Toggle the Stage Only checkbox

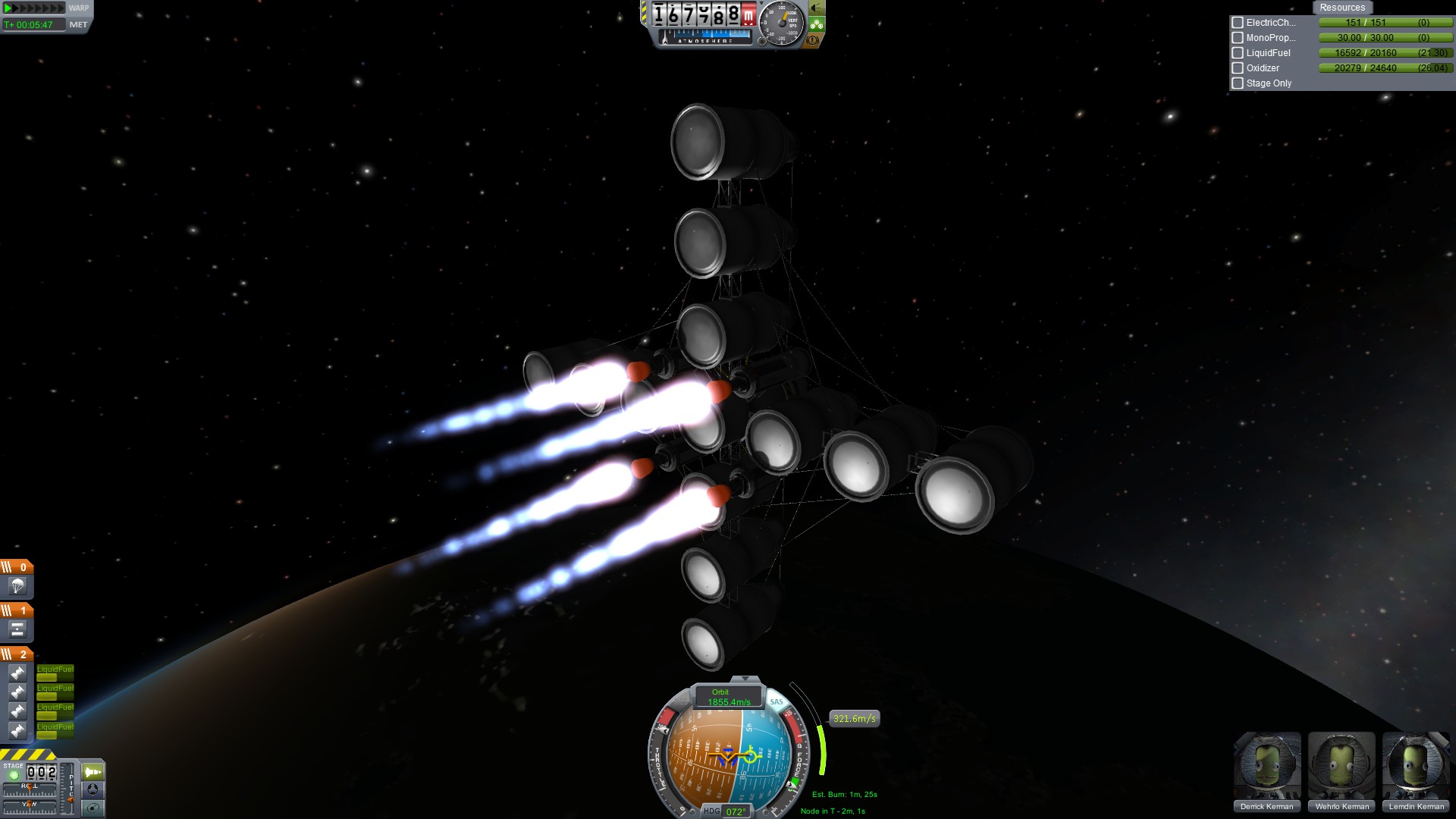[1238, 83]
